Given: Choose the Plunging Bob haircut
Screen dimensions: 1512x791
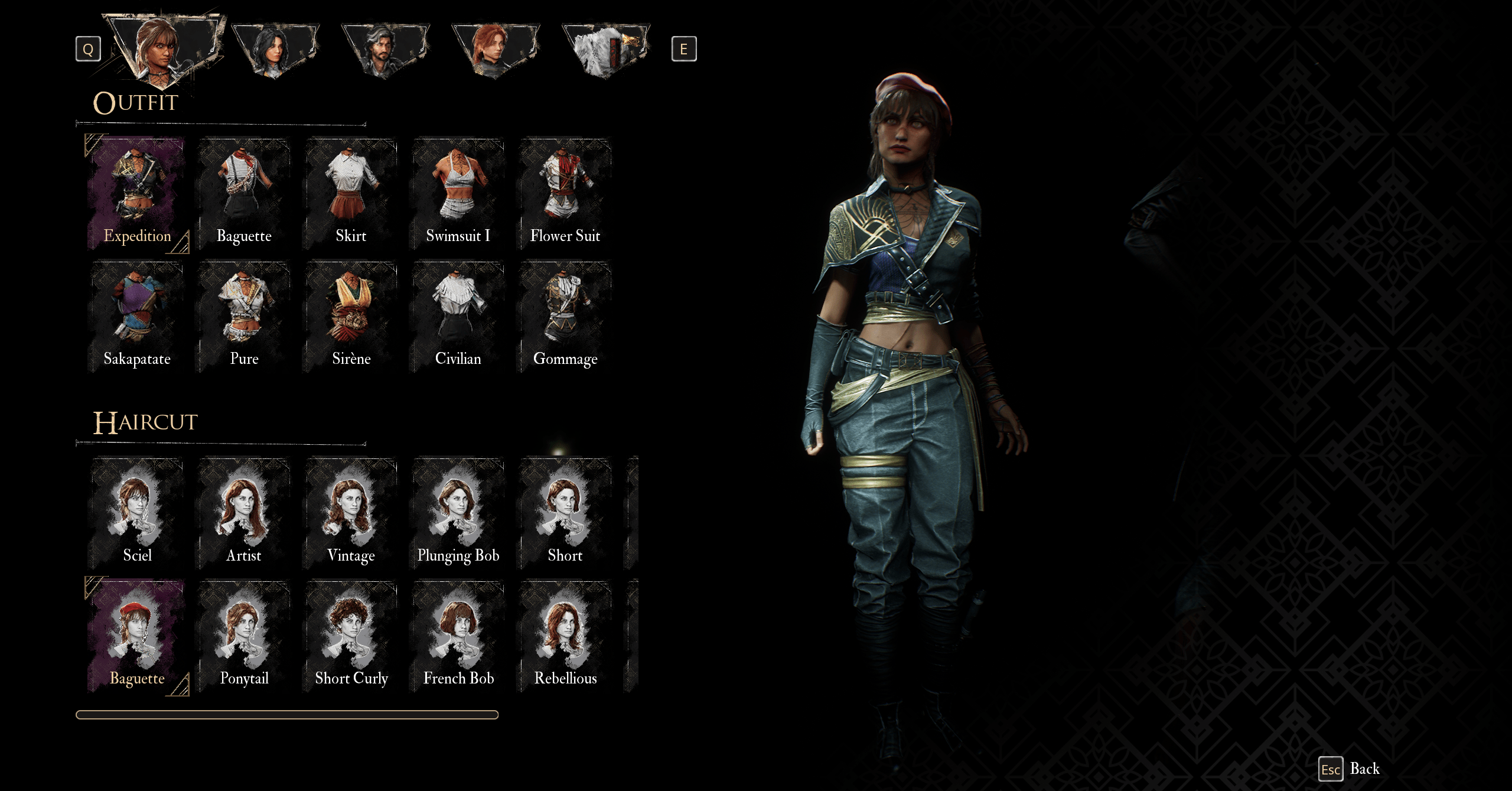Looking at the screenshot, I should click(458, 513).
